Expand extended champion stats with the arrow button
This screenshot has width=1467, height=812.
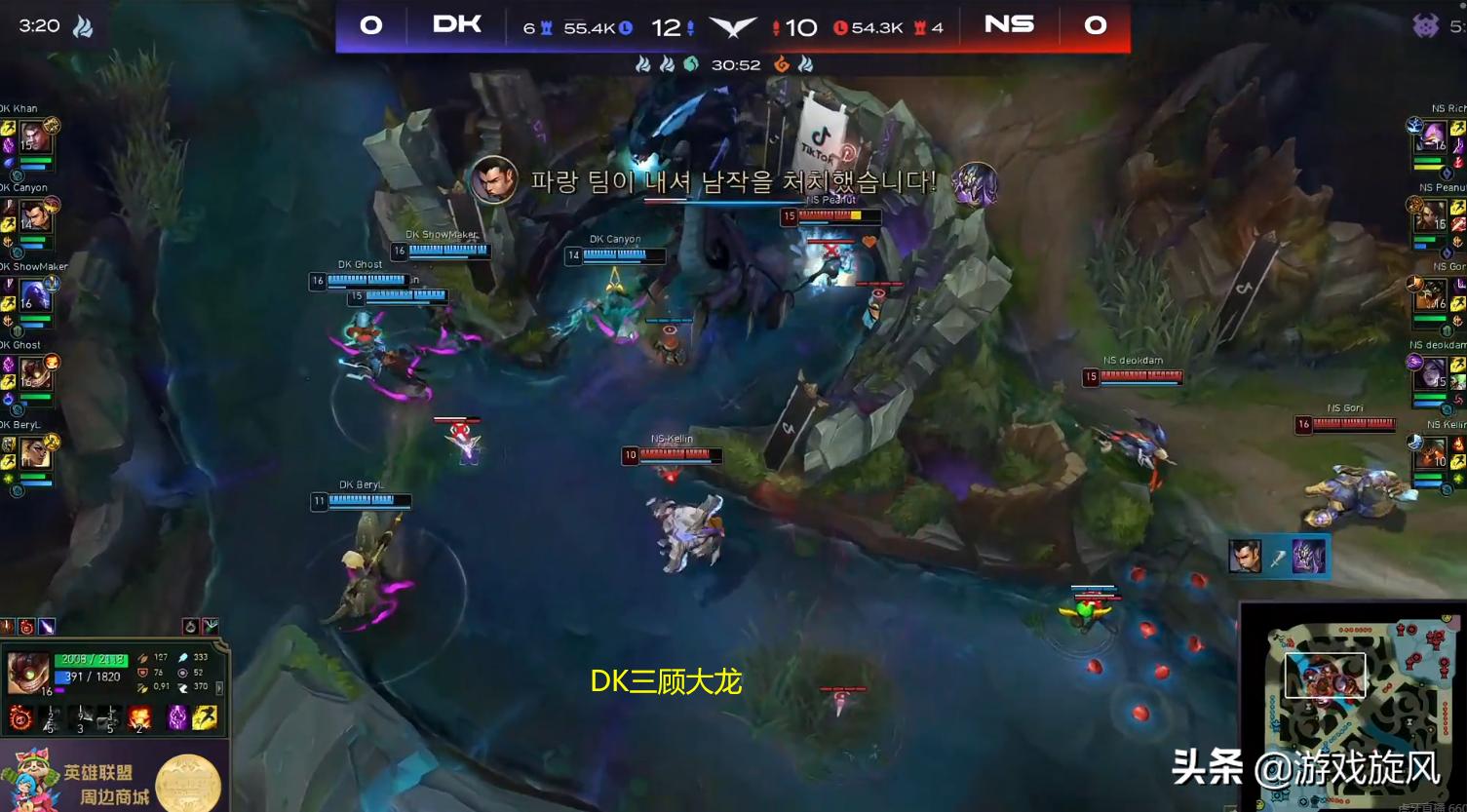point(220,688)
